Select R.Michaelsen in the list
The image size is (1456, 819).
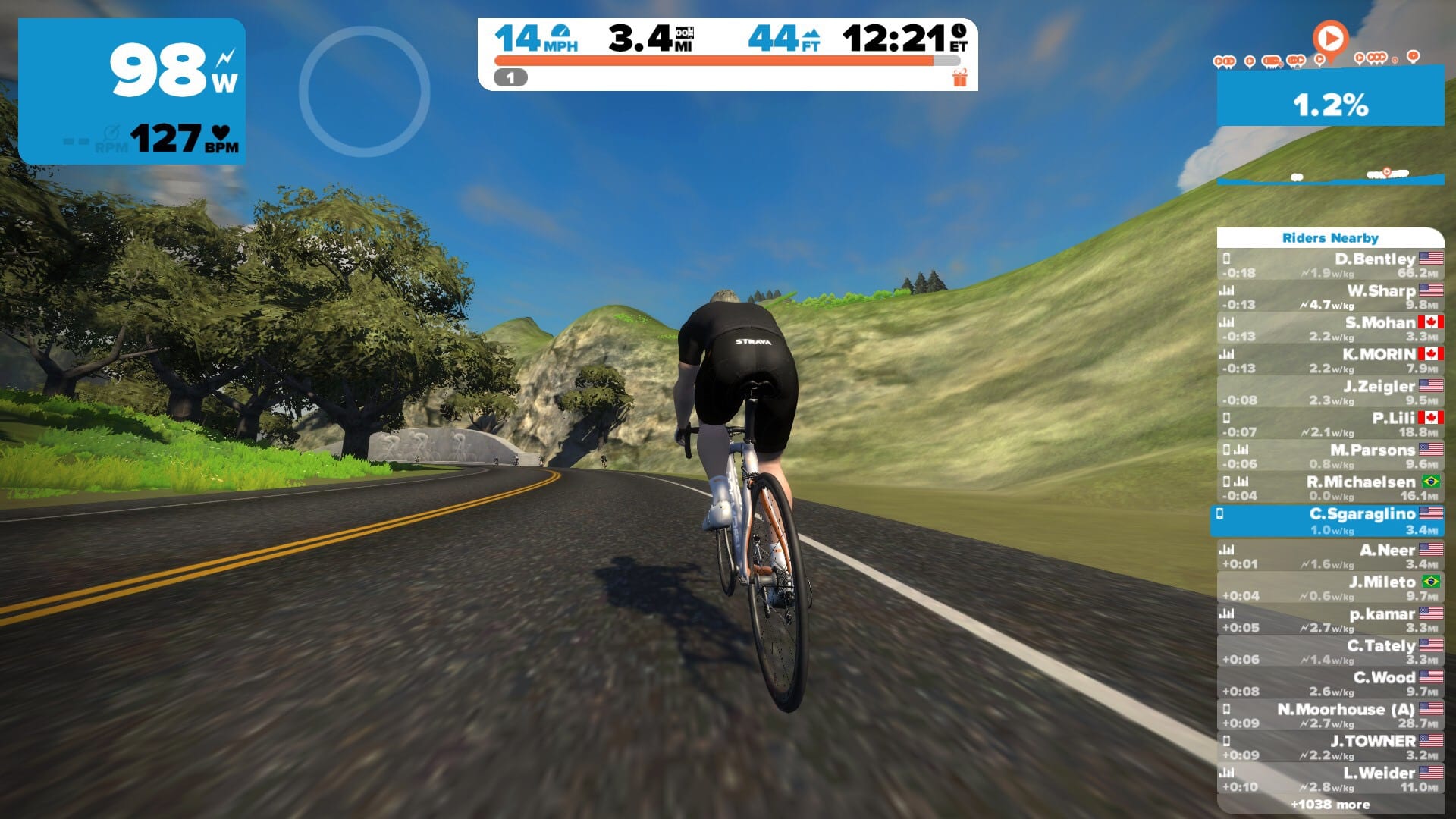coord(1330,488)
